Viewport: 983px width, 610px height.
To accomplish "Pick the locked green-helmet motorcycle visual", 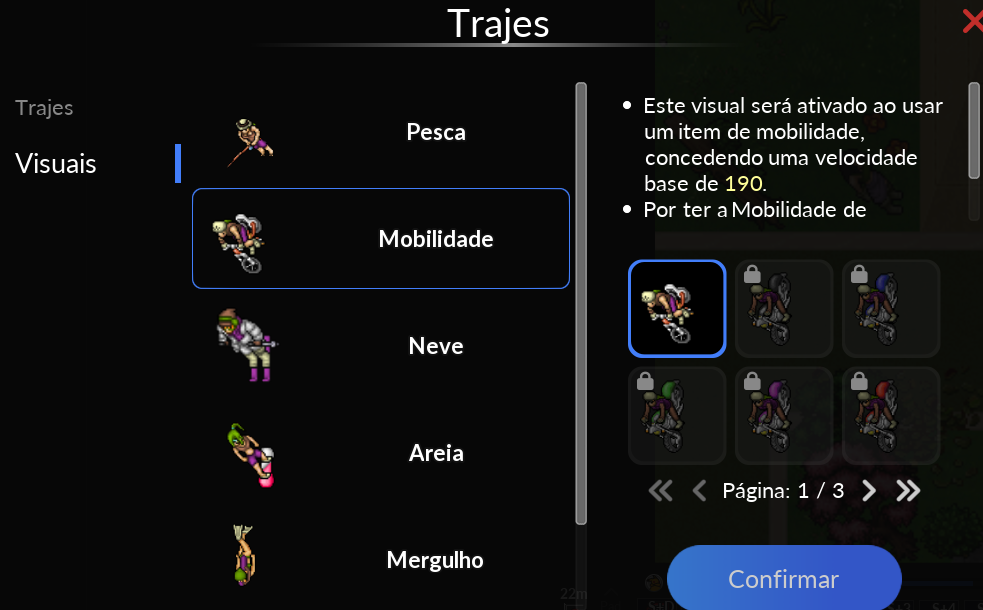I will click(677, 415).
